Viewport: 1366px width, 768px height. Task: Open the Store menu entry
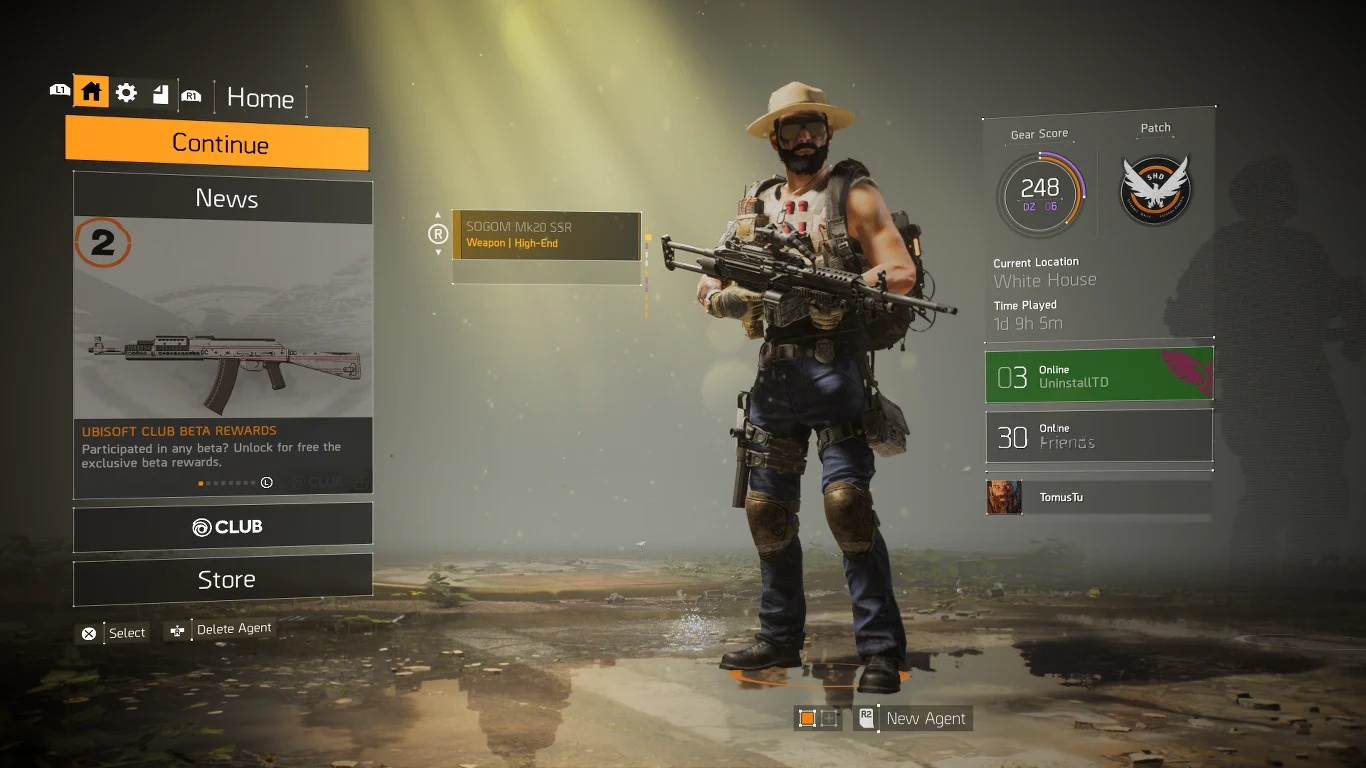[x=222, y=578]
